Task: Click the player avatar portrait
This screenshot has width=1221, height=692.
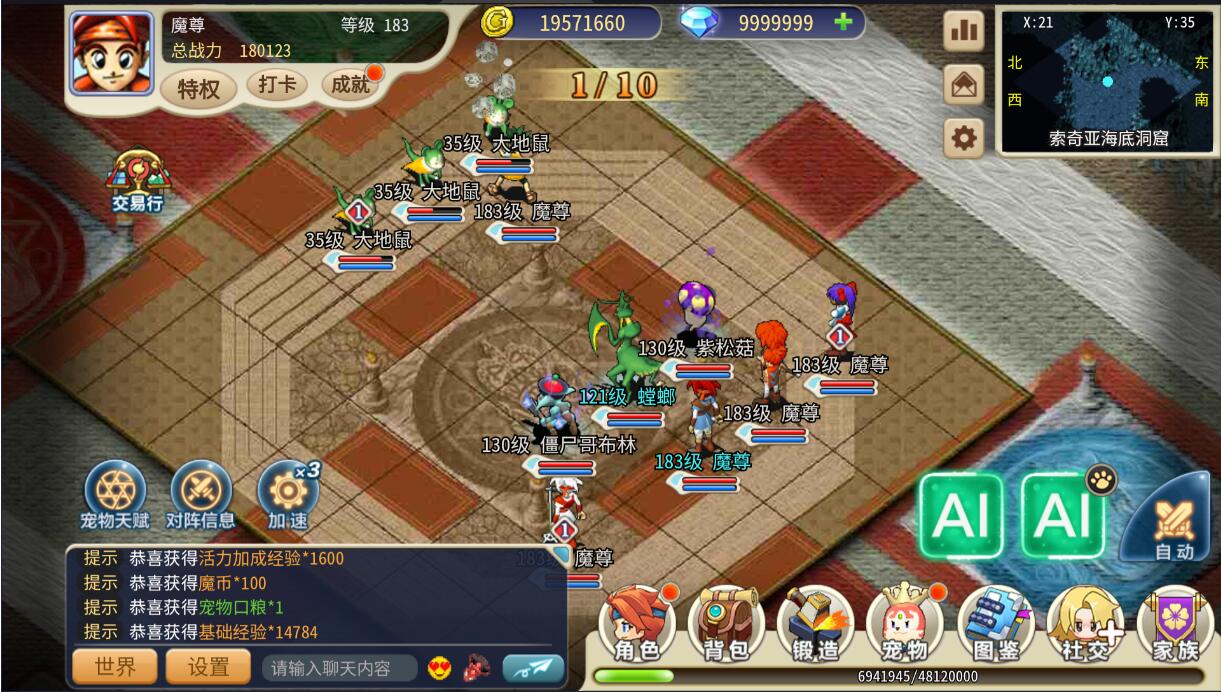Action: [111, 52]
